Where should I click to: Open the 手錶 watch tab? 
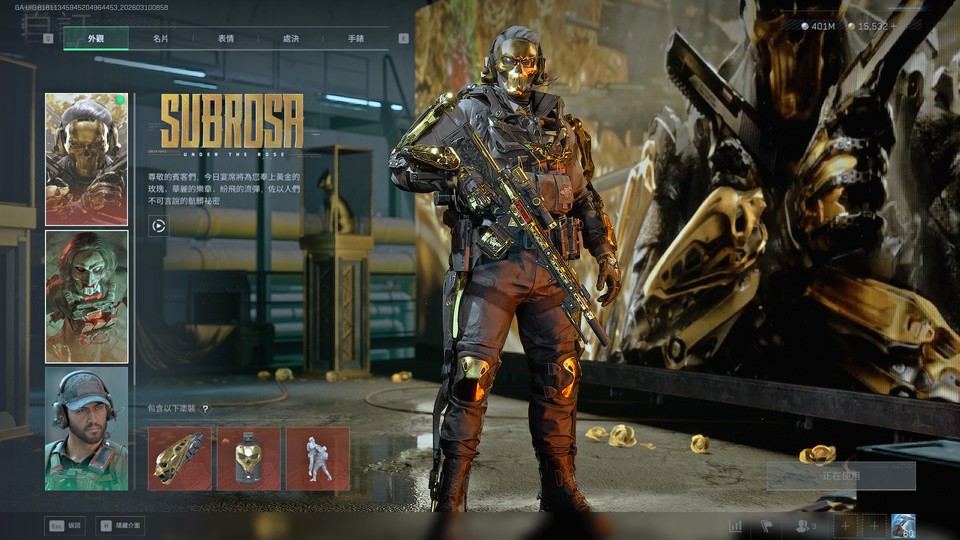pos(356,39)
